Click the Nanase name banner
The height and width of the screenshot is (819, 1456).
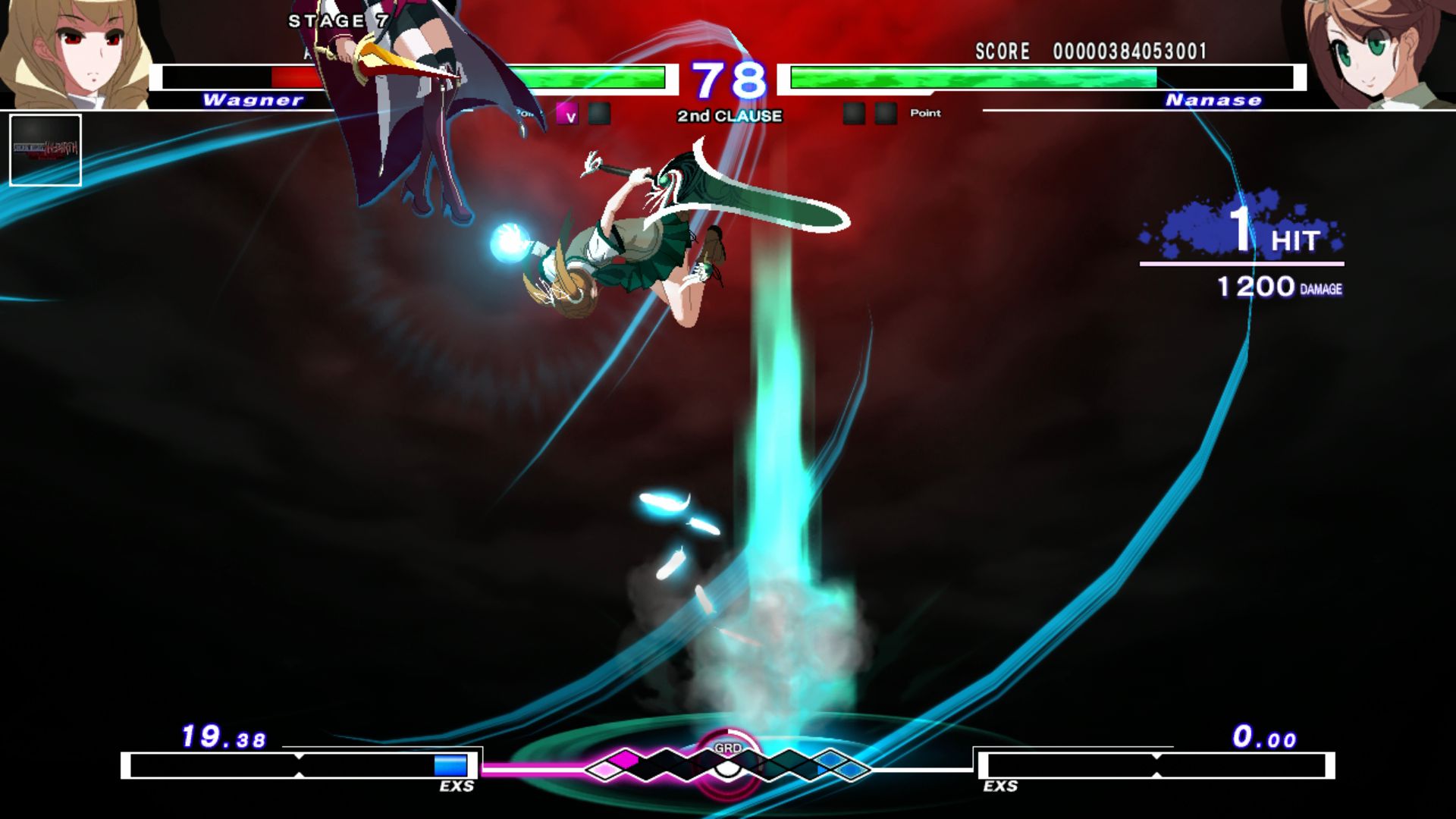[x=1213, y=100]
